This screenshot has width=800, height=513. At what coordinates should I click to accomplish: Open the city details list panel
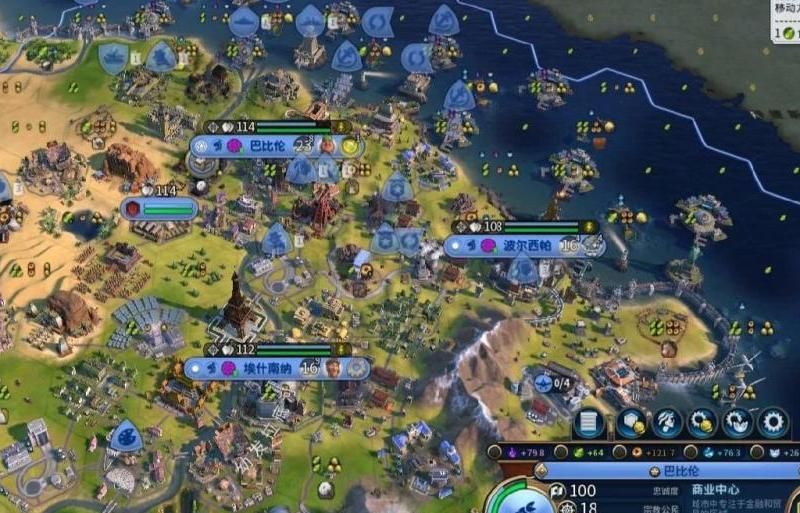click(x=589, y=422)
